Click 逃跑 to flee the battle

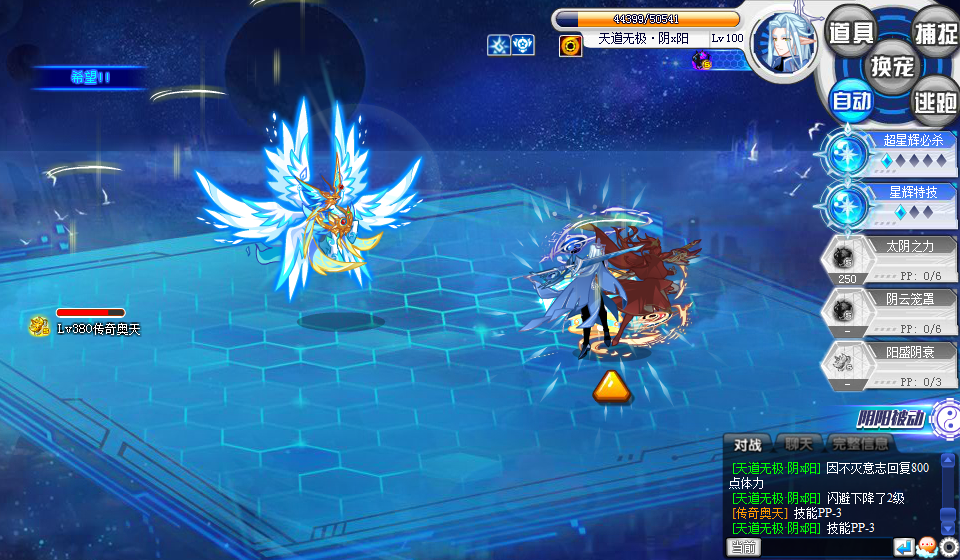tap(936, 100)
